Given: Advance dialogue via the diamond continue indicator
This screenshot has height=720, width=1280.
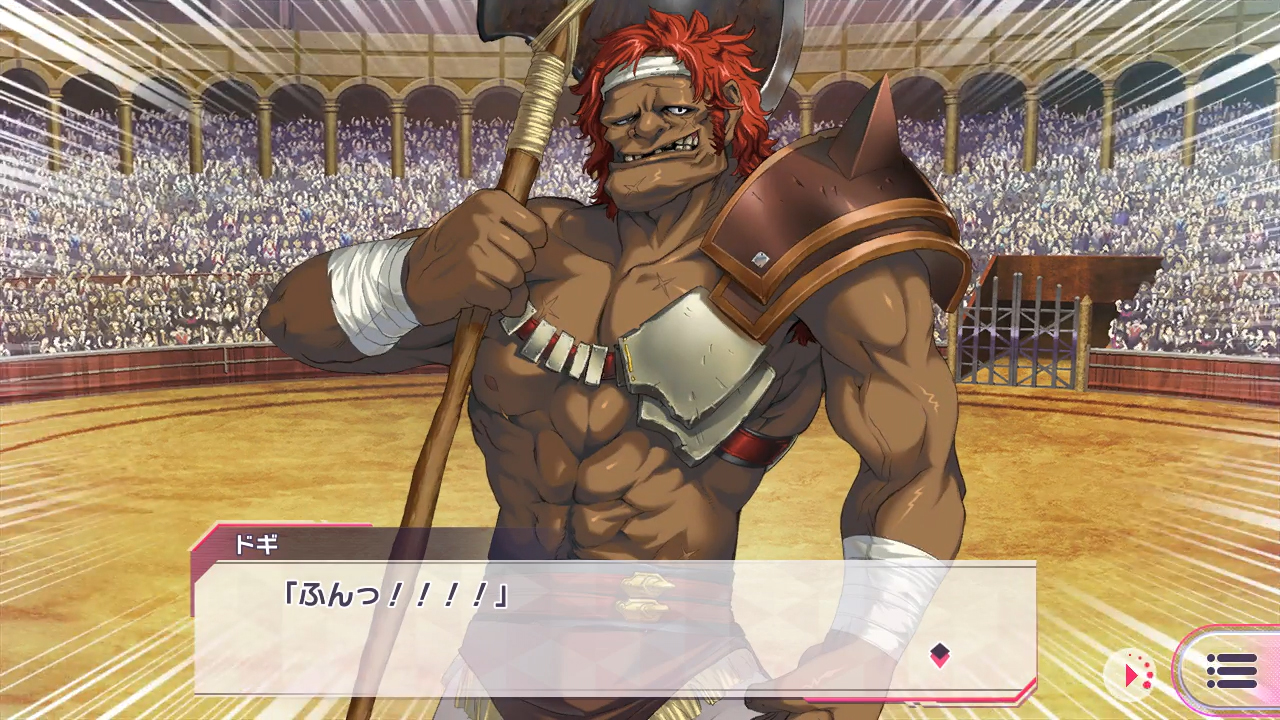Looking at the screenshot, I should pyautogui.click(x=939, y=655).
